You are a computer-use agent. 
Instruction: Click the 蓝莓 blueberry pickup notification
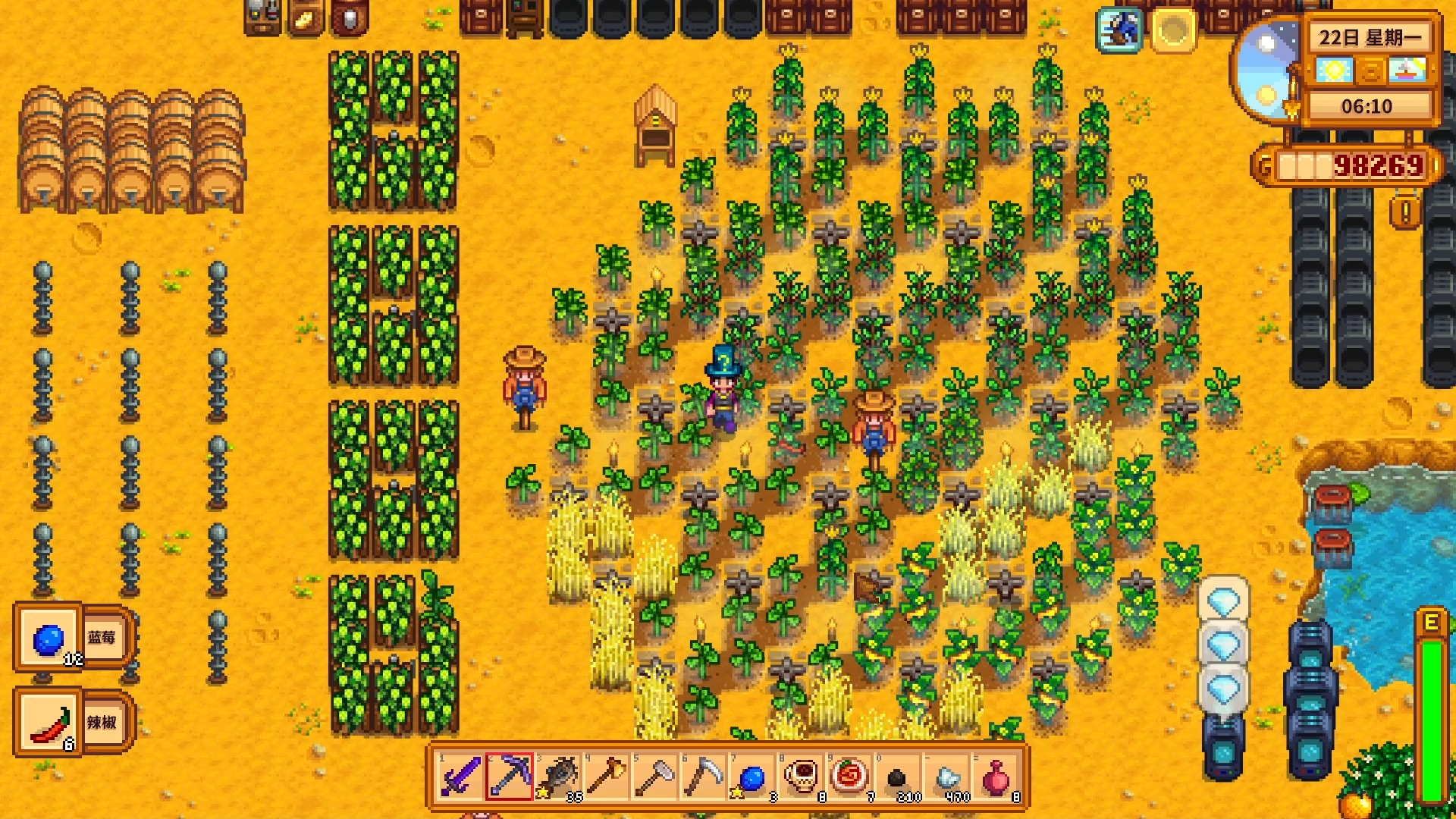[74, 638]
